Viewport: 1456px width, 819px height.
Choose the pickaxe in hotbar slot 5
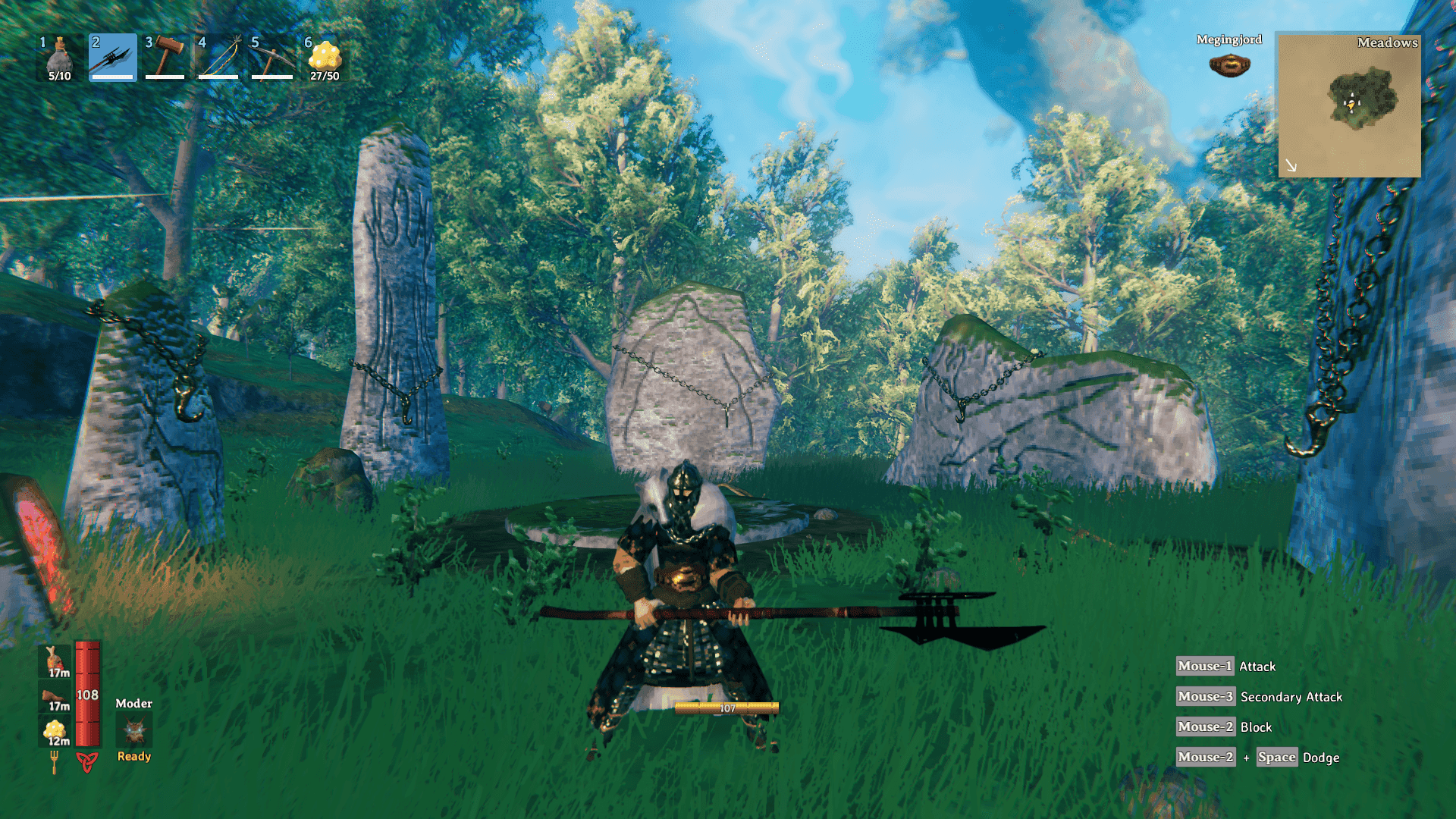271,58
